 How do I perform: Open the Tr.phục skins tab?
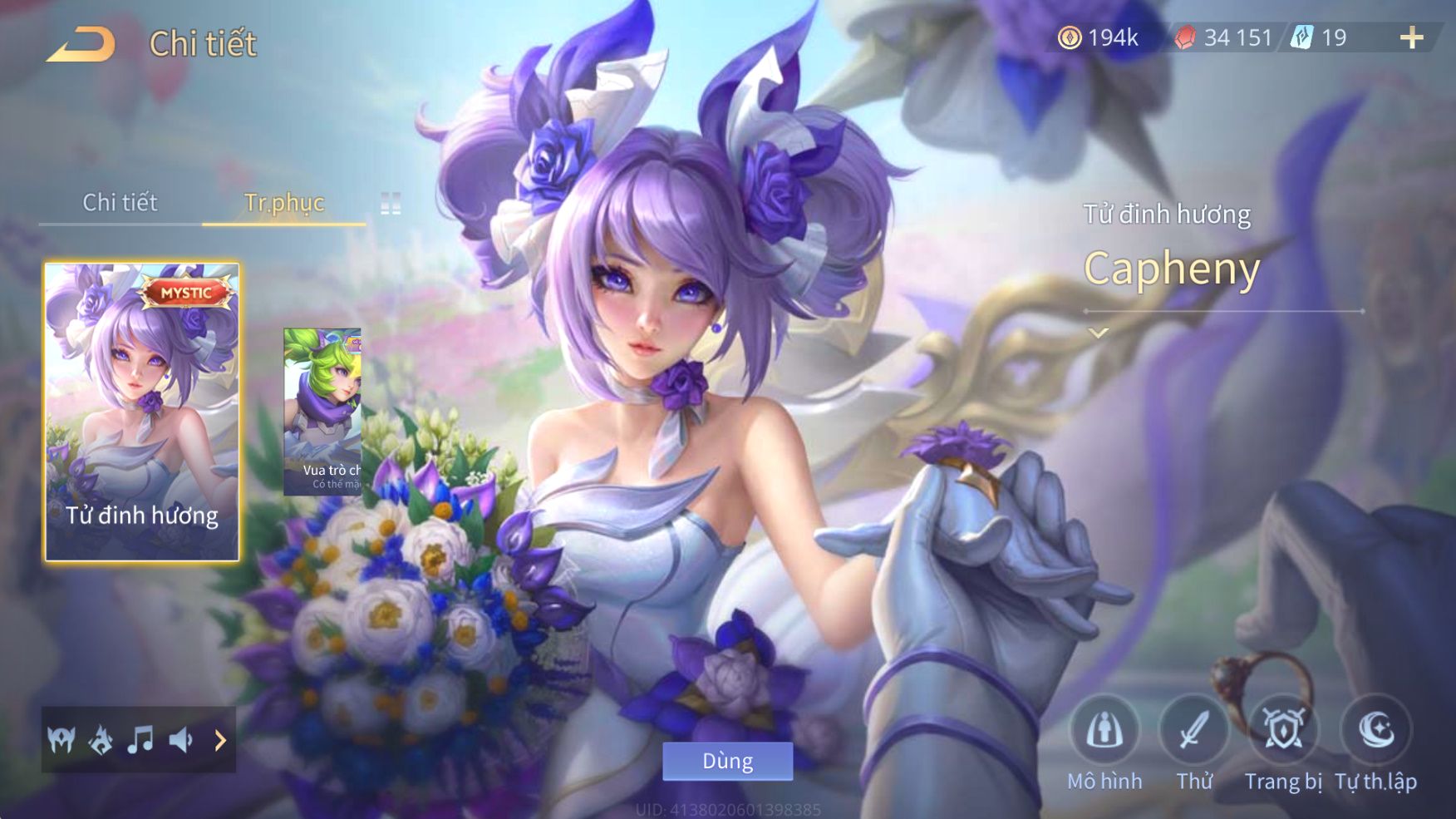283,202
